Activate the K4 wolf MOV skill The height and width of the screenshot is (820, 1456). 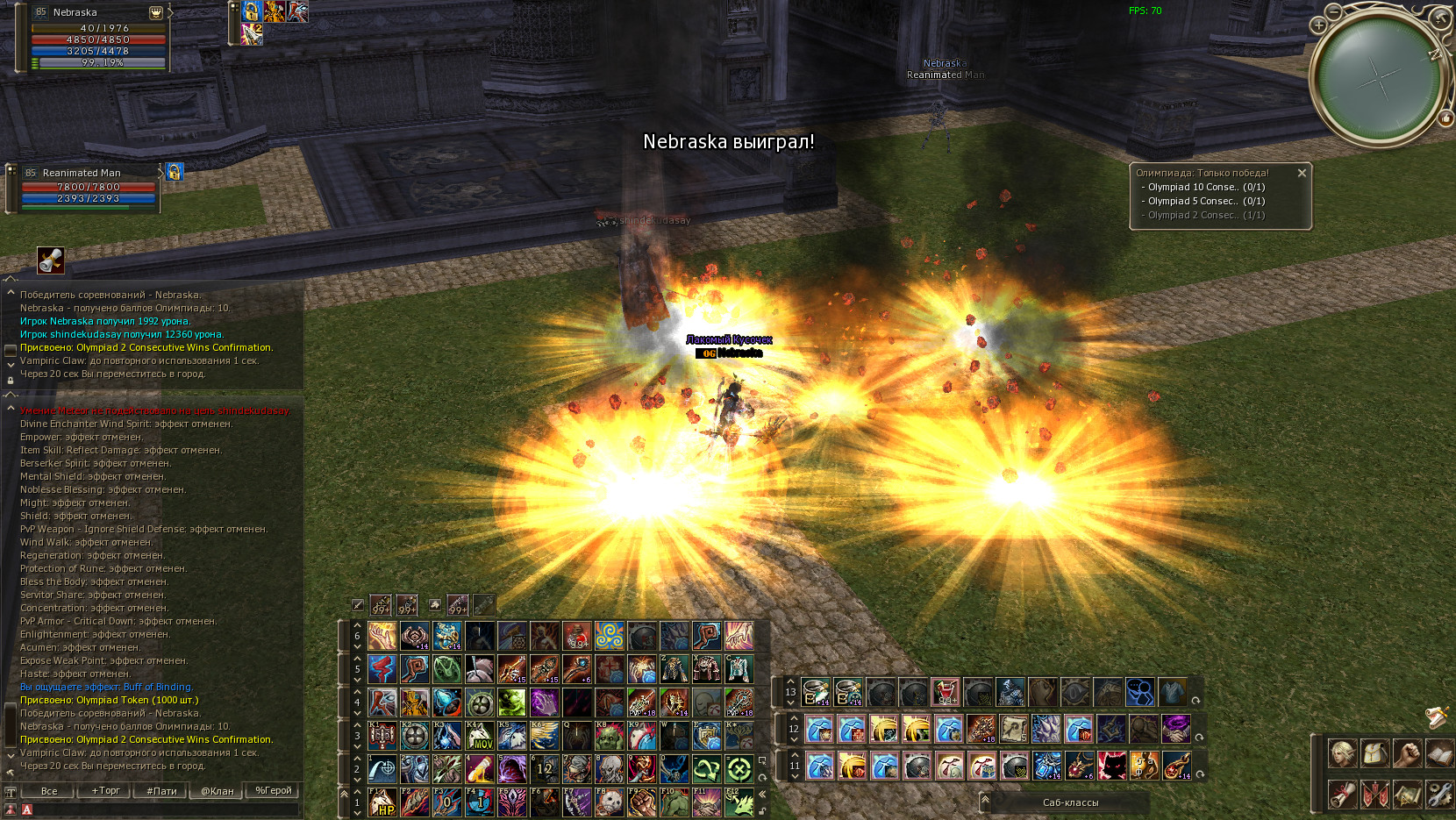point(479,736)
